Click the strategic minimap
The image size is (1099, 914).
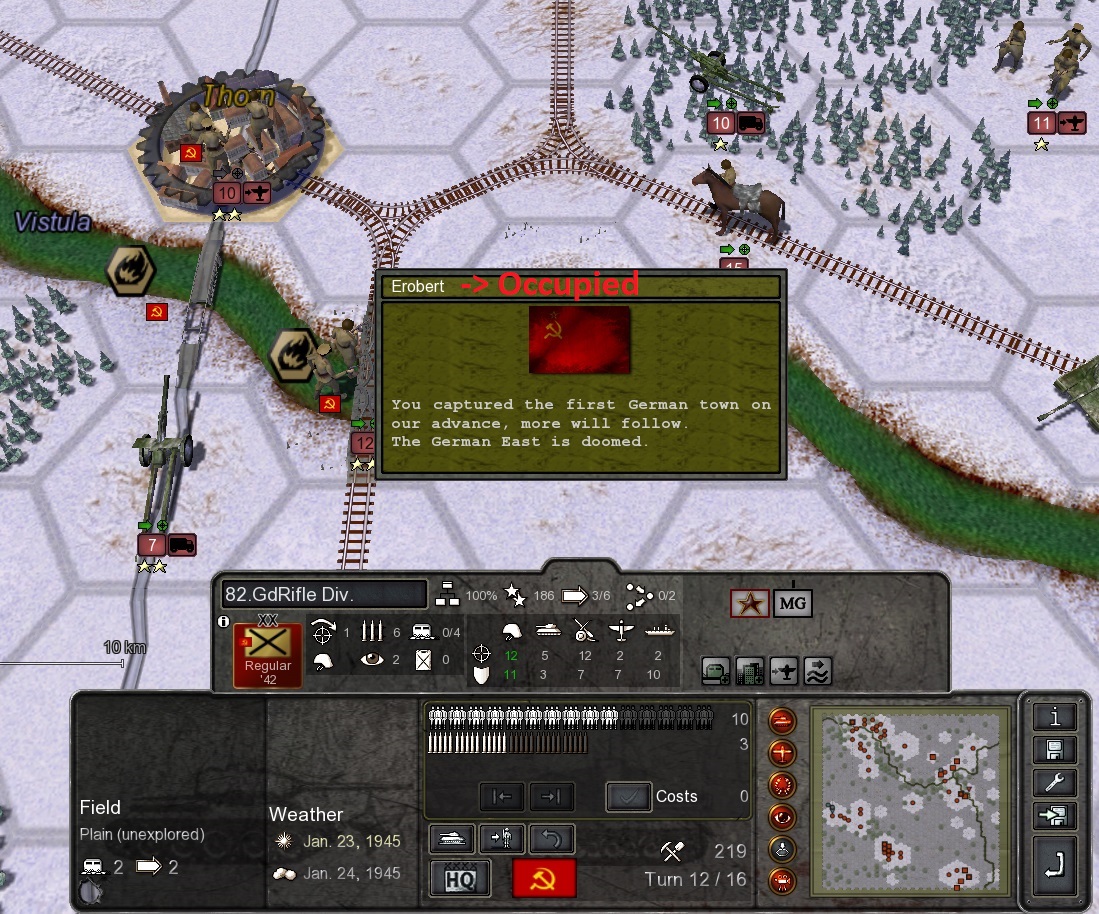click(906, 801)
